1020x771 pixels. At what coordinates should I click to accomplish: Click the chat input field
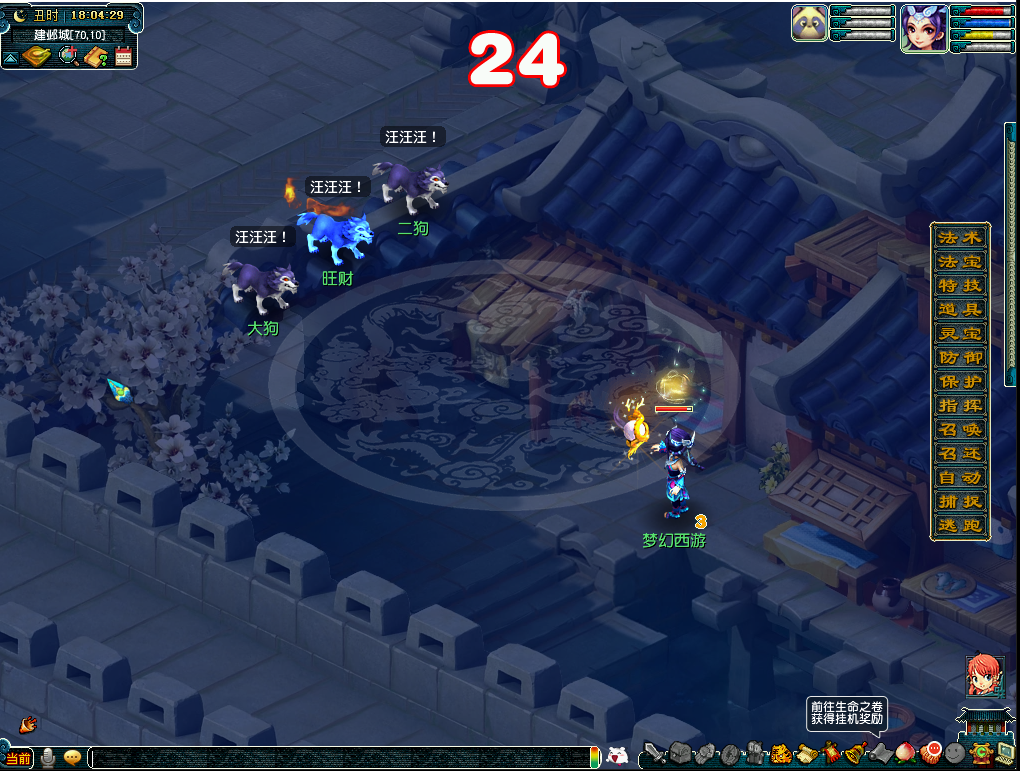(x=340, y=758)
